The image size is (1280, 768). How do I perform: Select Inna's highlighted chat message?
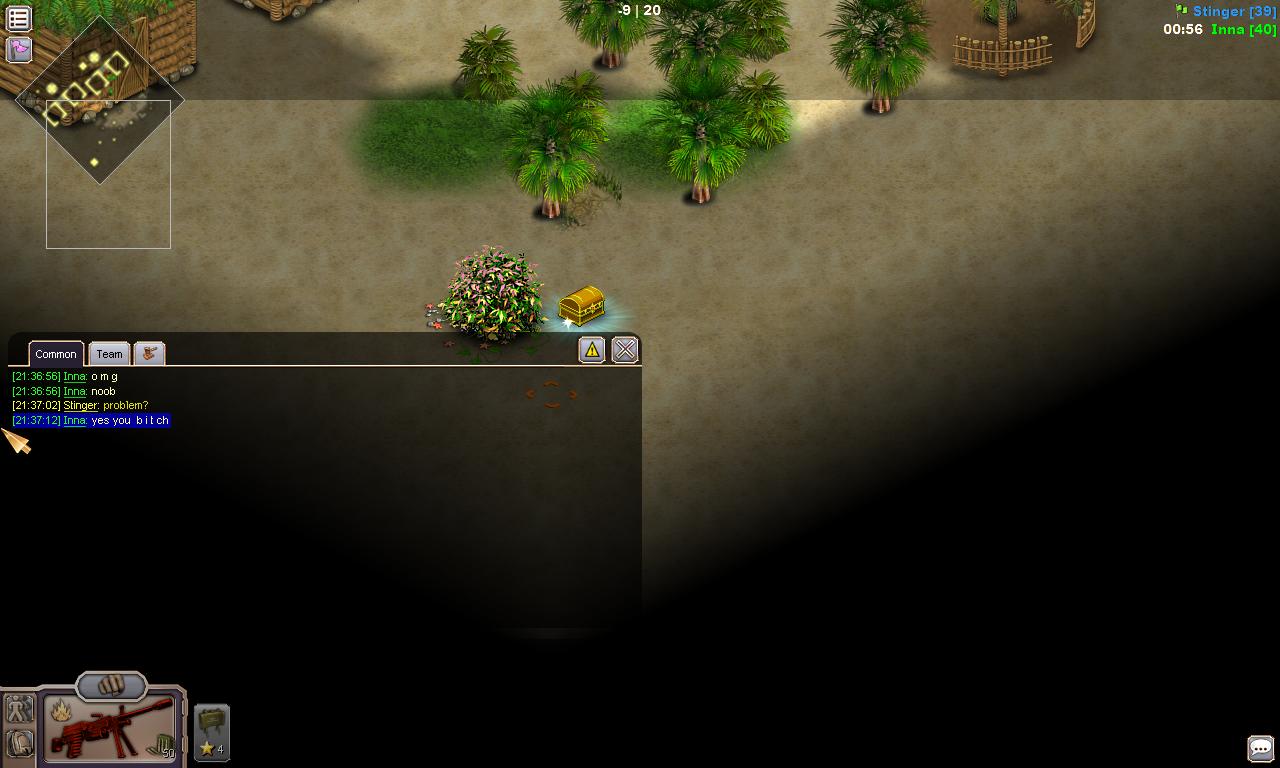[130, 421]
